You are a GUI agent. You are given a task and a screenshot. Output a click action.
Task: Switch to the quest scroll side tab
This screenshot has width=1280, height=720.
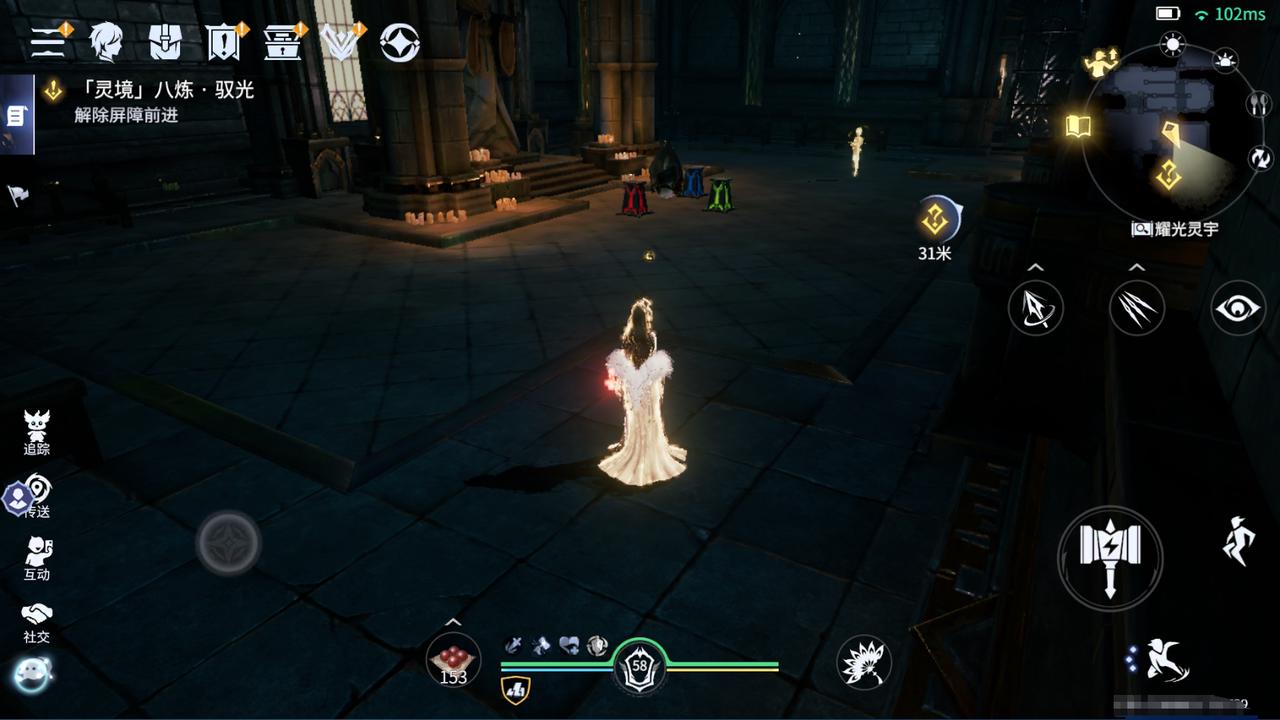point(16,116)
